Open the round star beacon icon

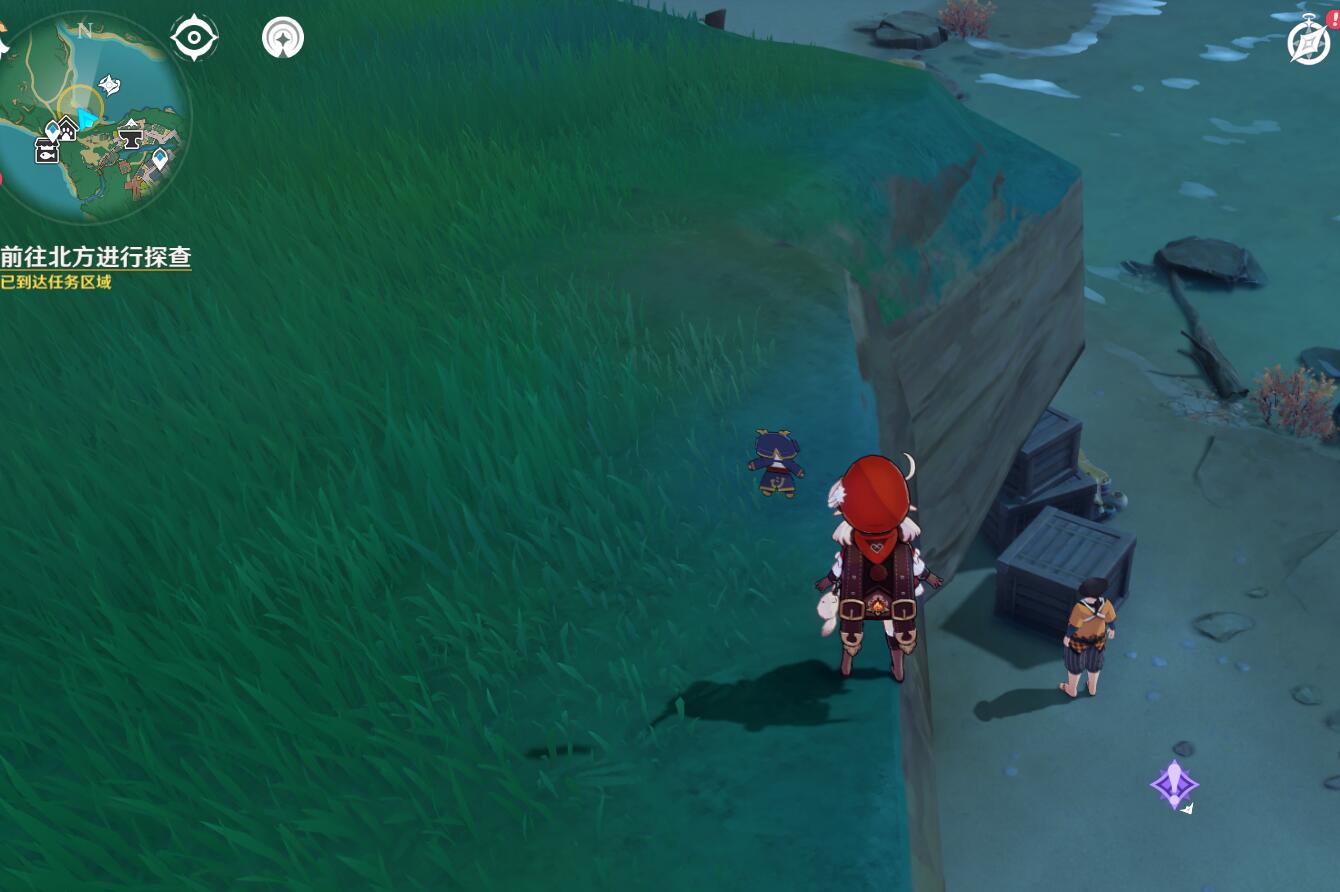tap(283, 38)
